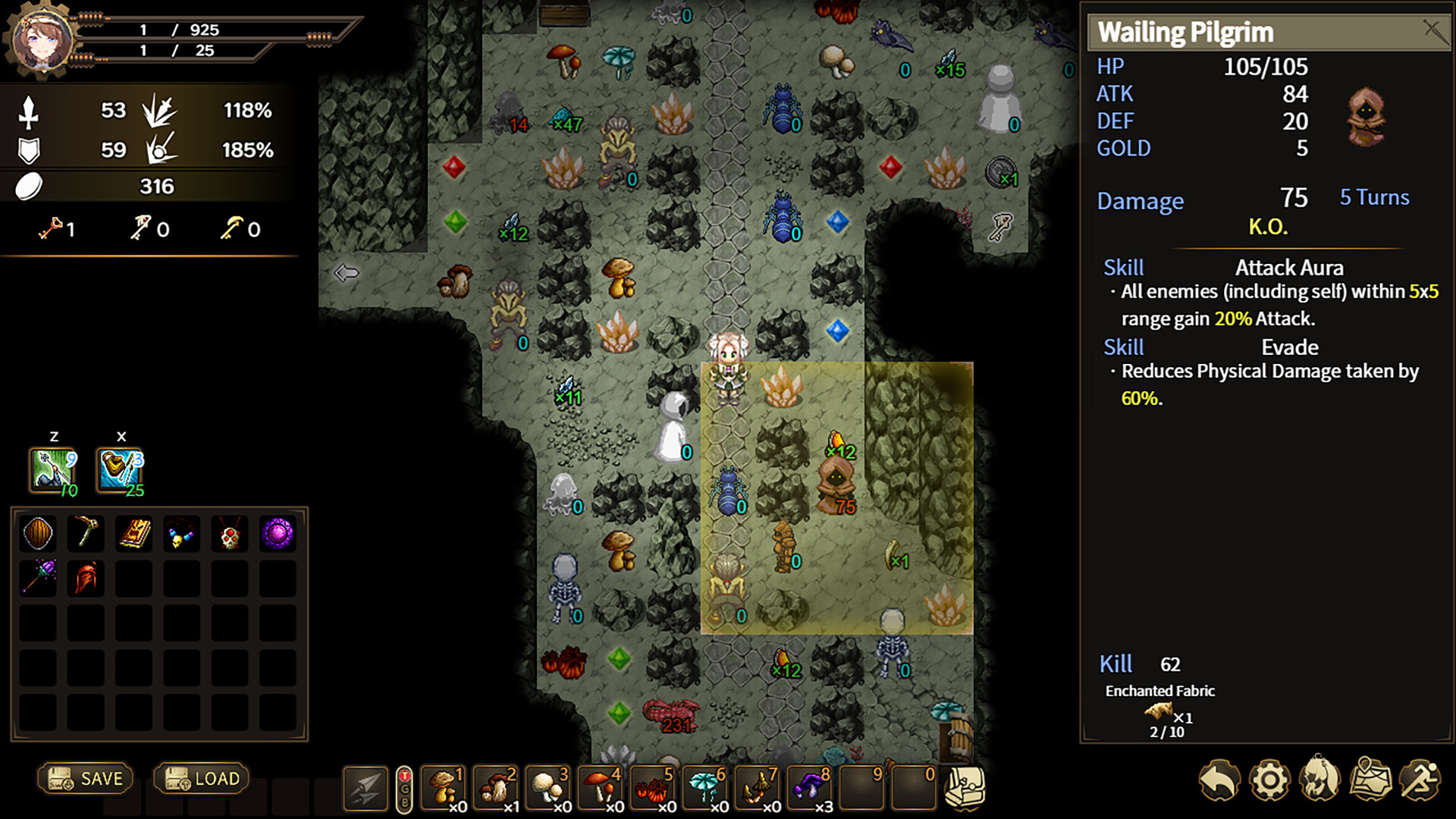Use the mushroom in hotbar slot 2
1456x819 pixels.
(x=497, y=789)
